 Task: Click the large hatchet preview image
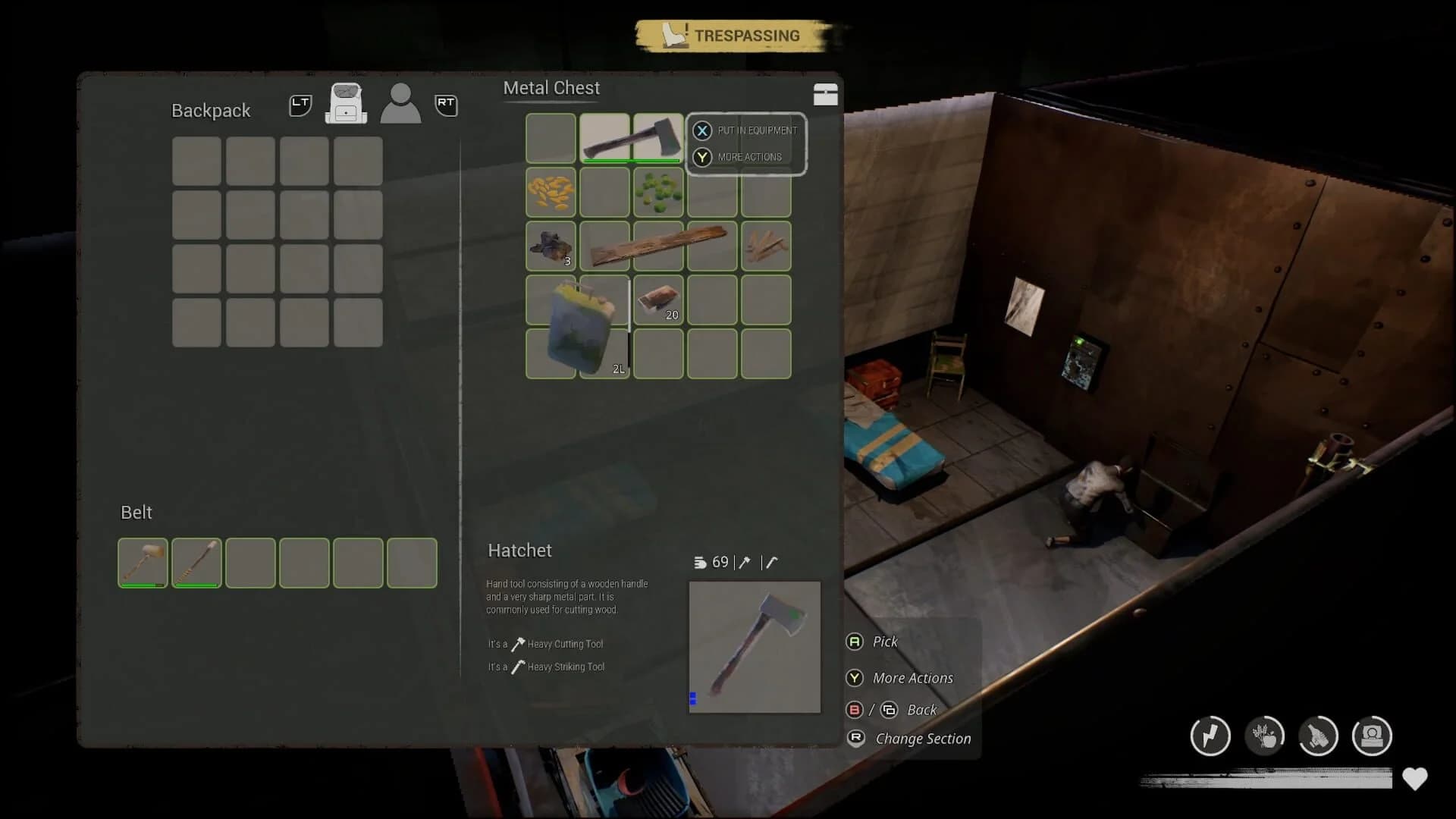(755, 647)
